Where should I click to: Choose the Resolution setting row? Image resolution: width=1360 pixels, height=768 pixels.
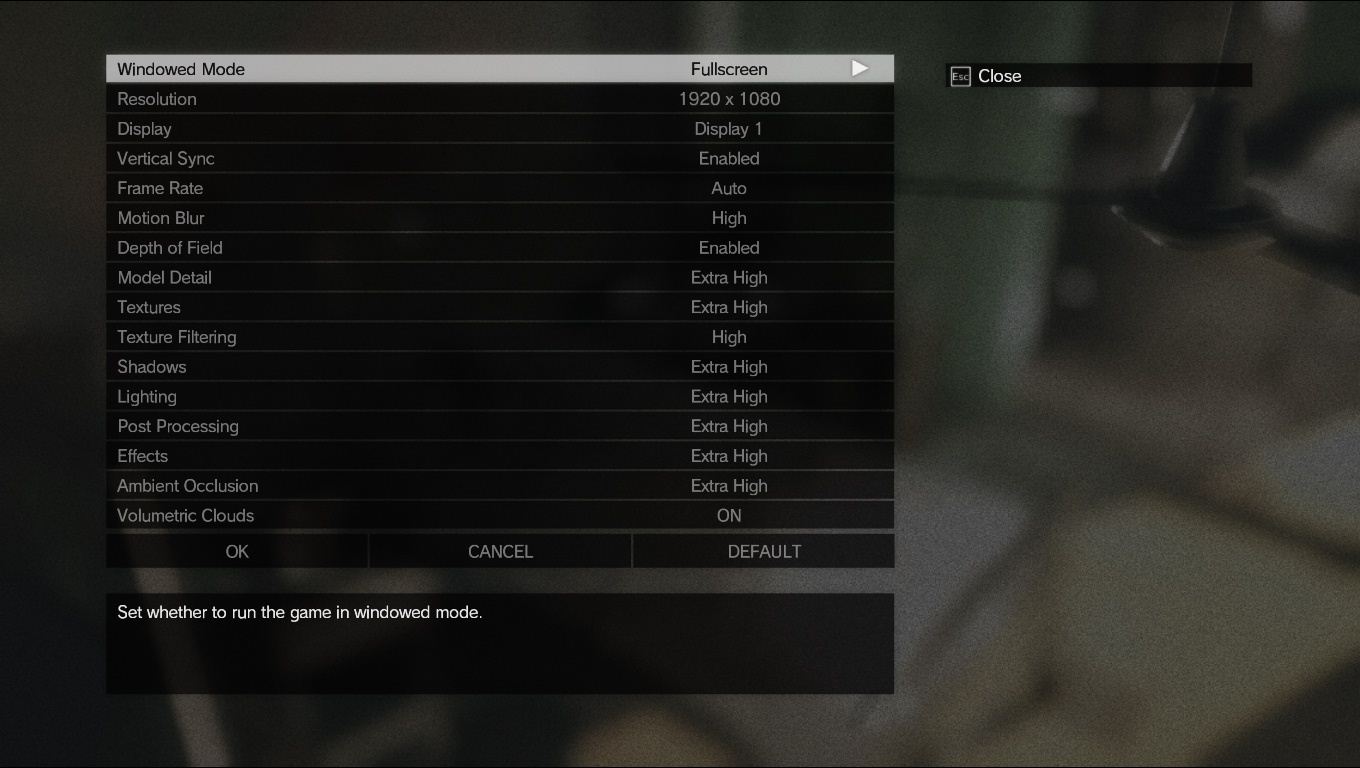point(500,99)
